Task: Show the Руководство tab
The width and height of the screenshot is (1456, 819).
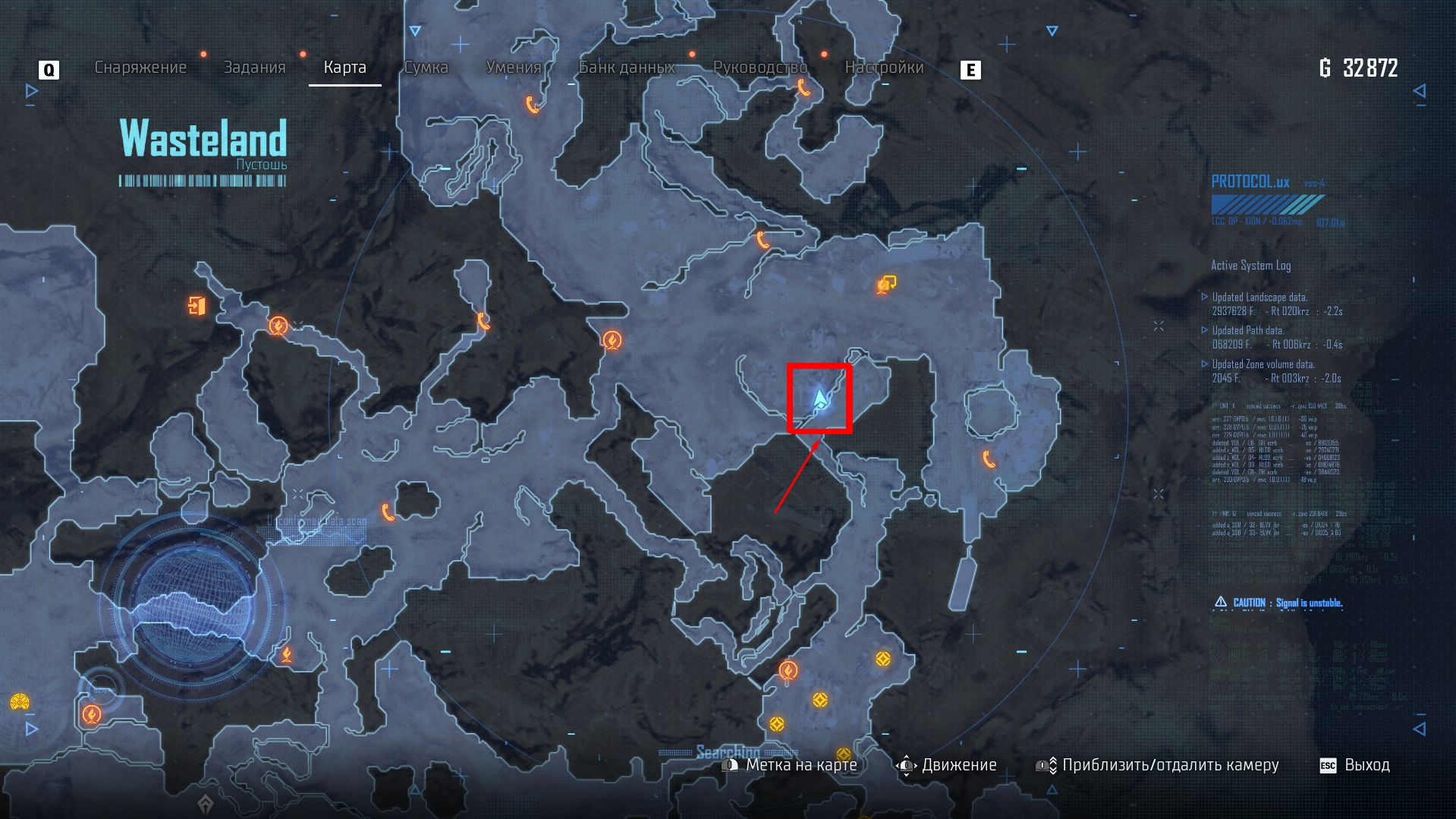Action: tap(760, 68)
